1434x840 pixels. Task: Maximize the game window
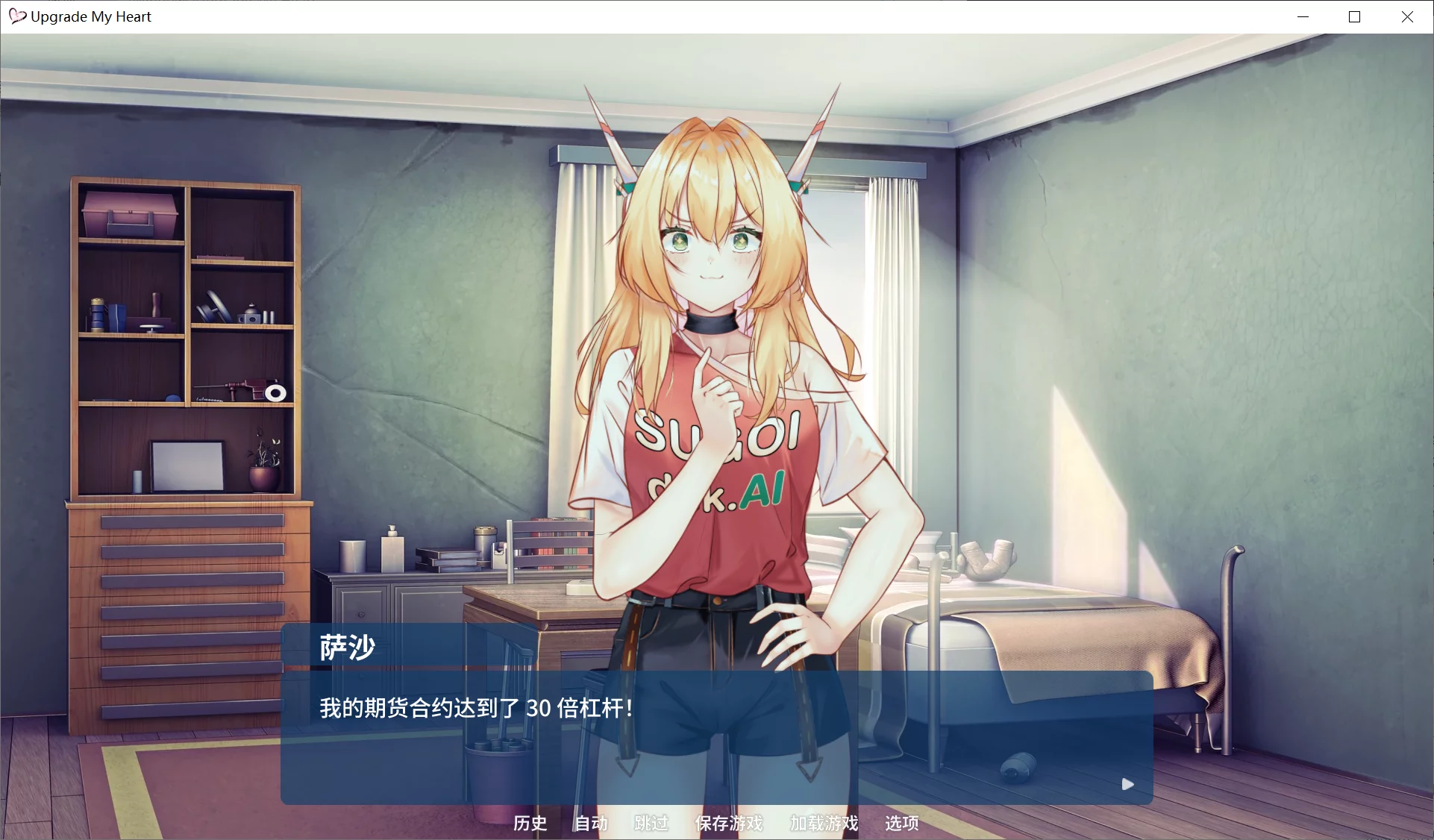(1355, 16)
